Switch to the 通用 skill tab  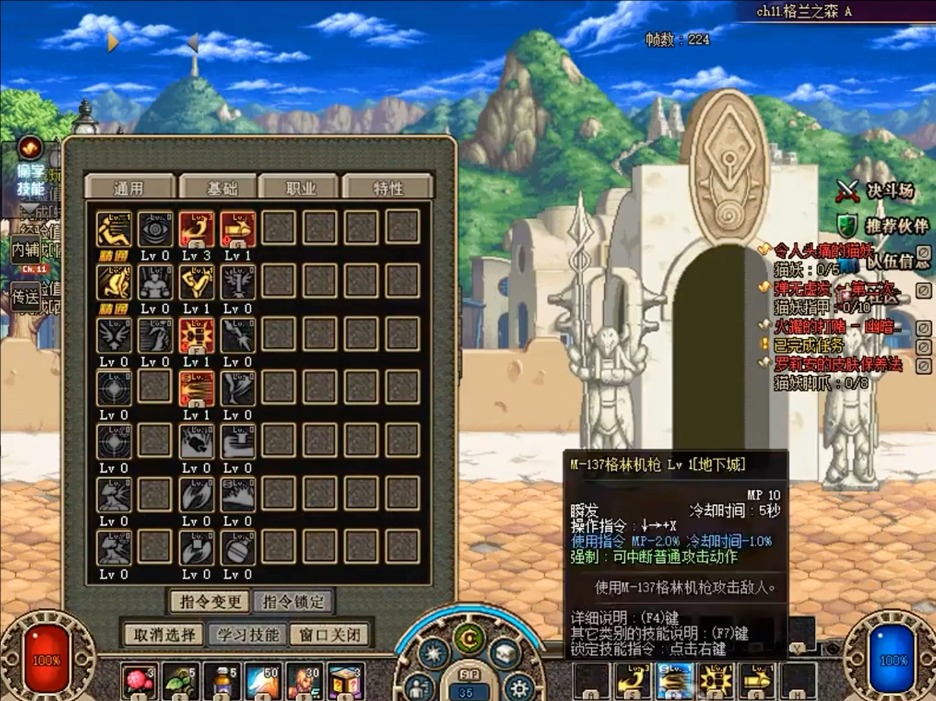[129, 187]
